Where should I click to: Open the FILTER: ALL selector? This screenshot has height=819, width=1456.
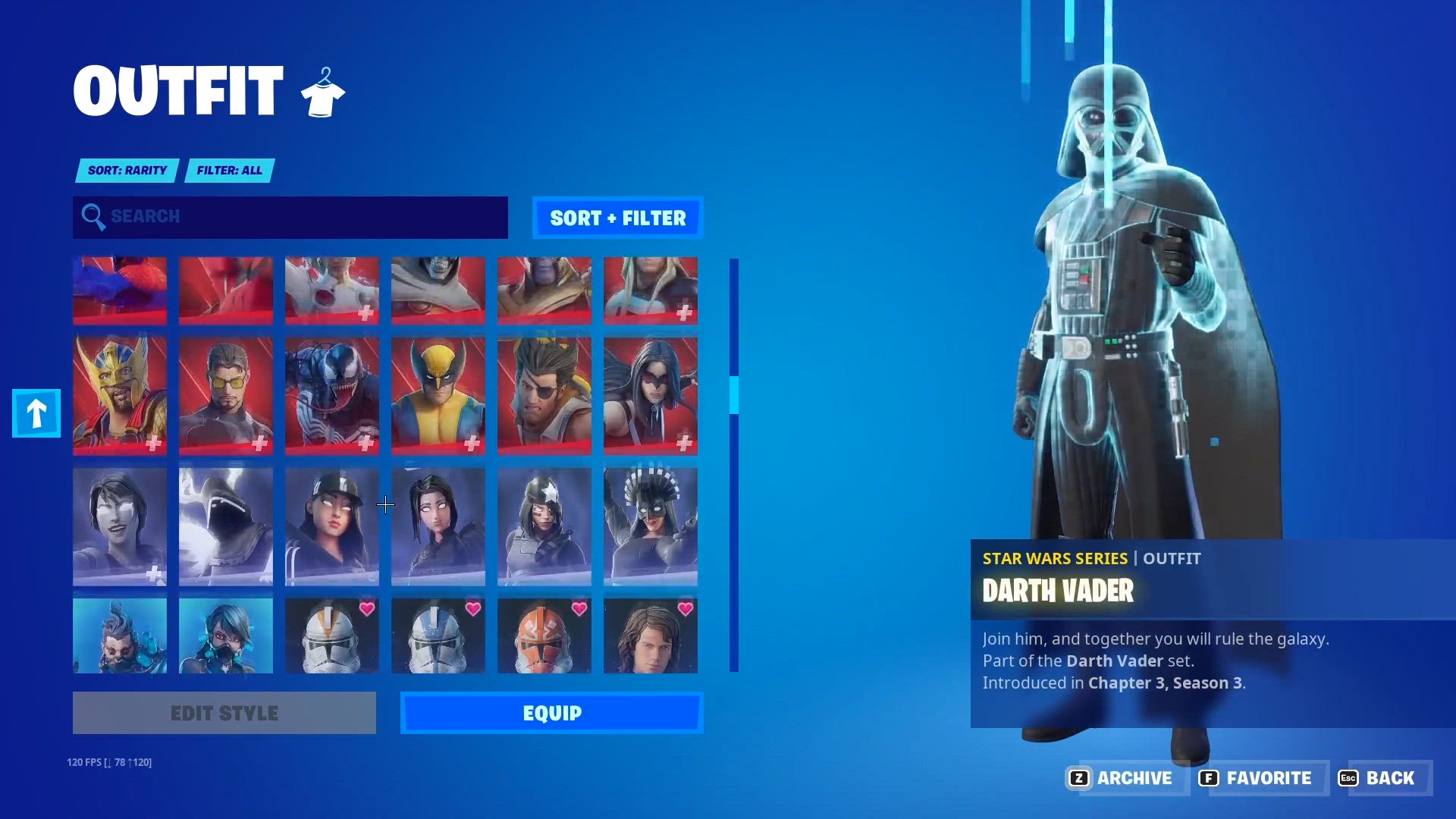[x=228, y=170]
